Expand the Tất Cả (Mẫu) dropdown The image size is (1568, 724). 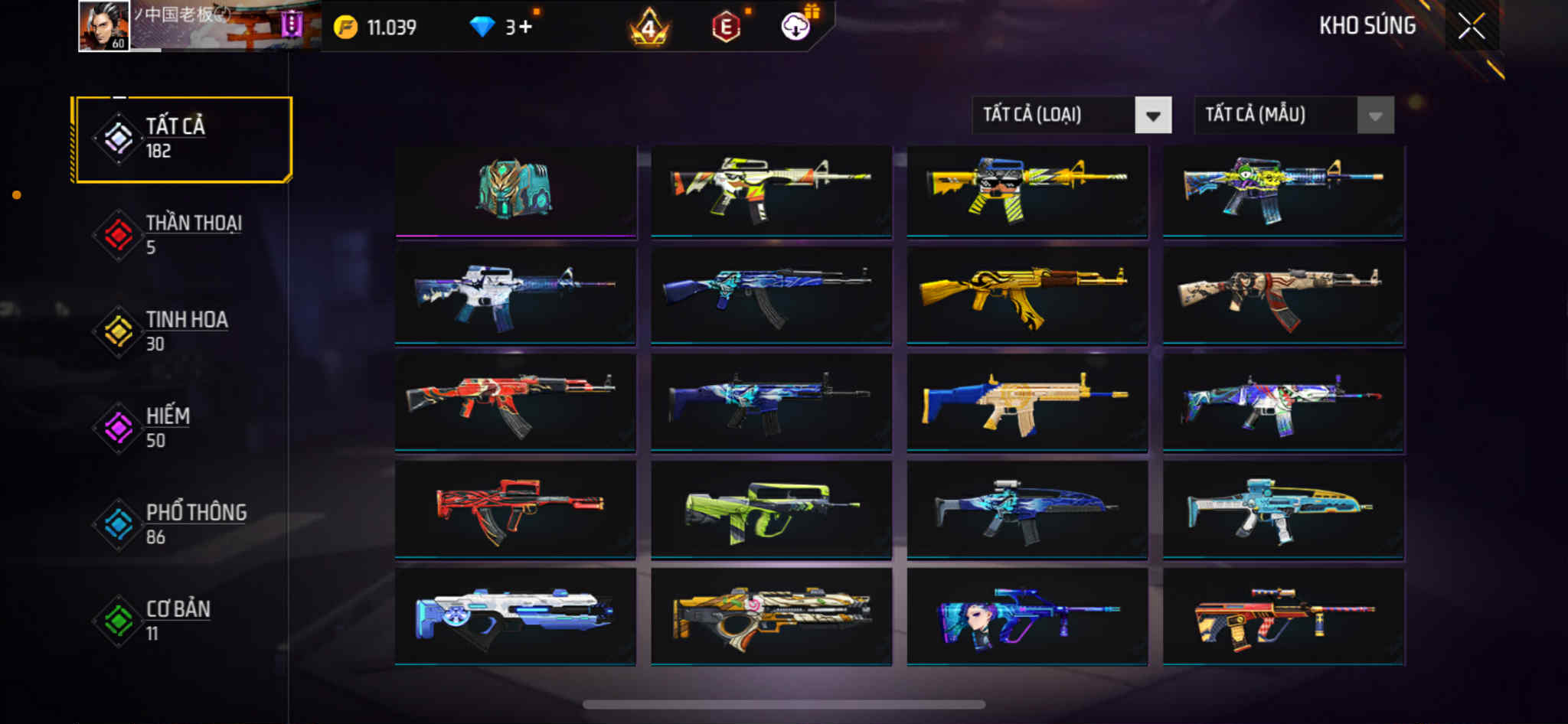click(x=1294, y=116)
